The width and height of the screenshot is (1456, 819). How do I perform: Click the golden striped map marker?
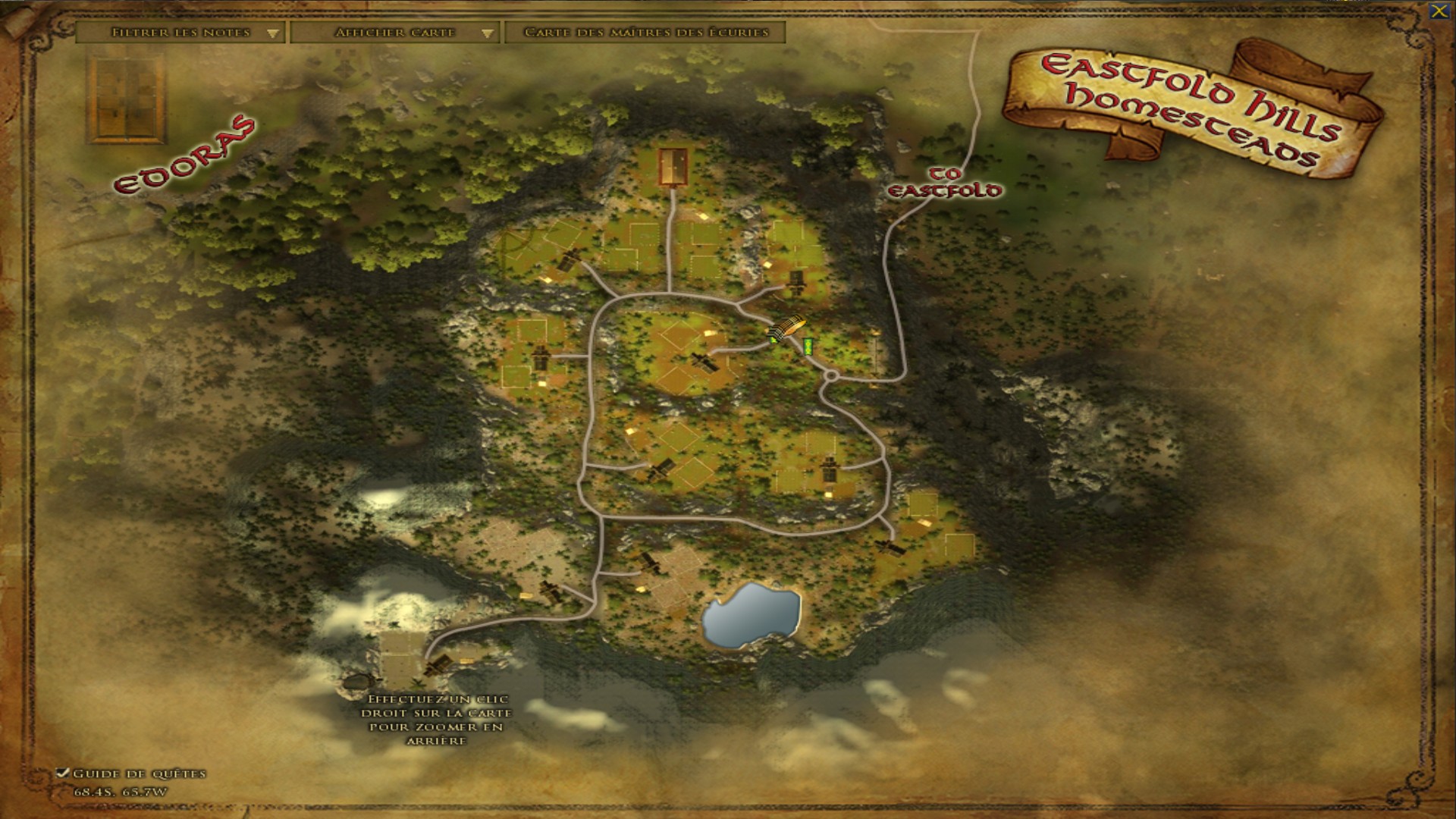coord(784,328)
